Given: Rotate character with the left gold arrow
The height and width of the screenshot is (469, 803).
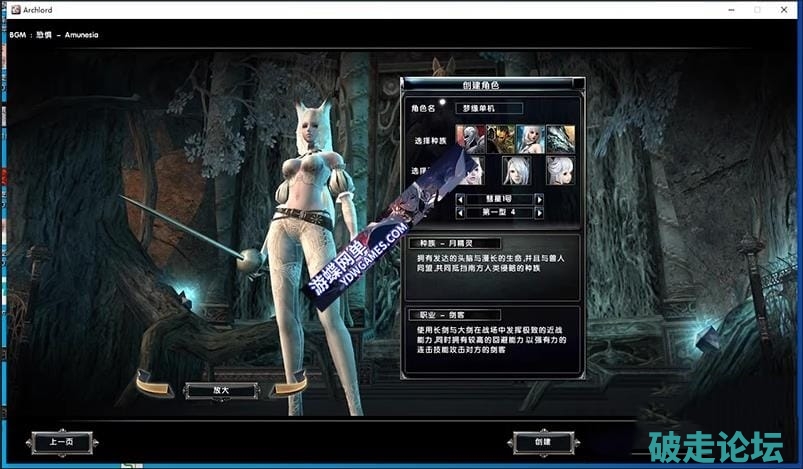Looking at the screenshot, I should pyautogui.click(x=155, y=385).
